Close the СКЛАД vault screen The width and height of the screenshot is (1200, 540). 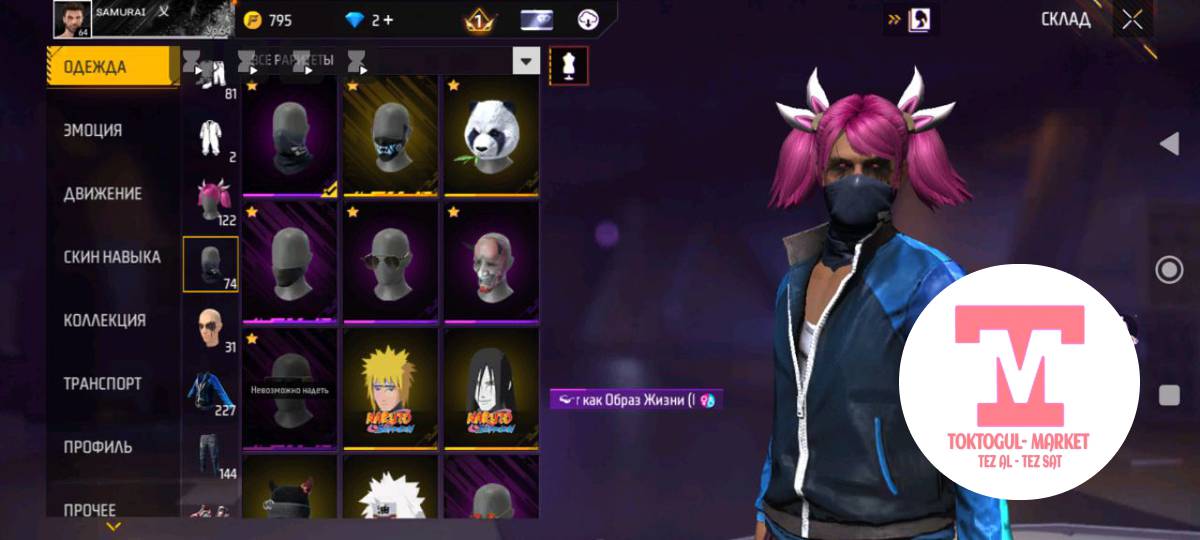pyautogui.click(x=1132, y=19)
